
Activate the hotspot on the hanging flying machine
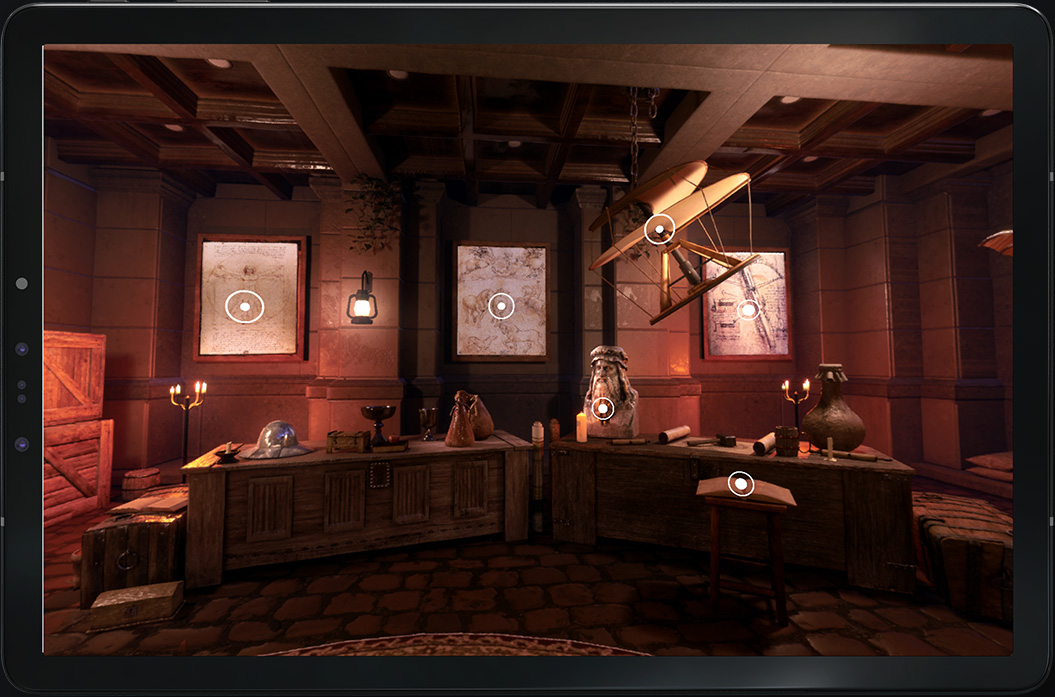(x=659, y=230)
